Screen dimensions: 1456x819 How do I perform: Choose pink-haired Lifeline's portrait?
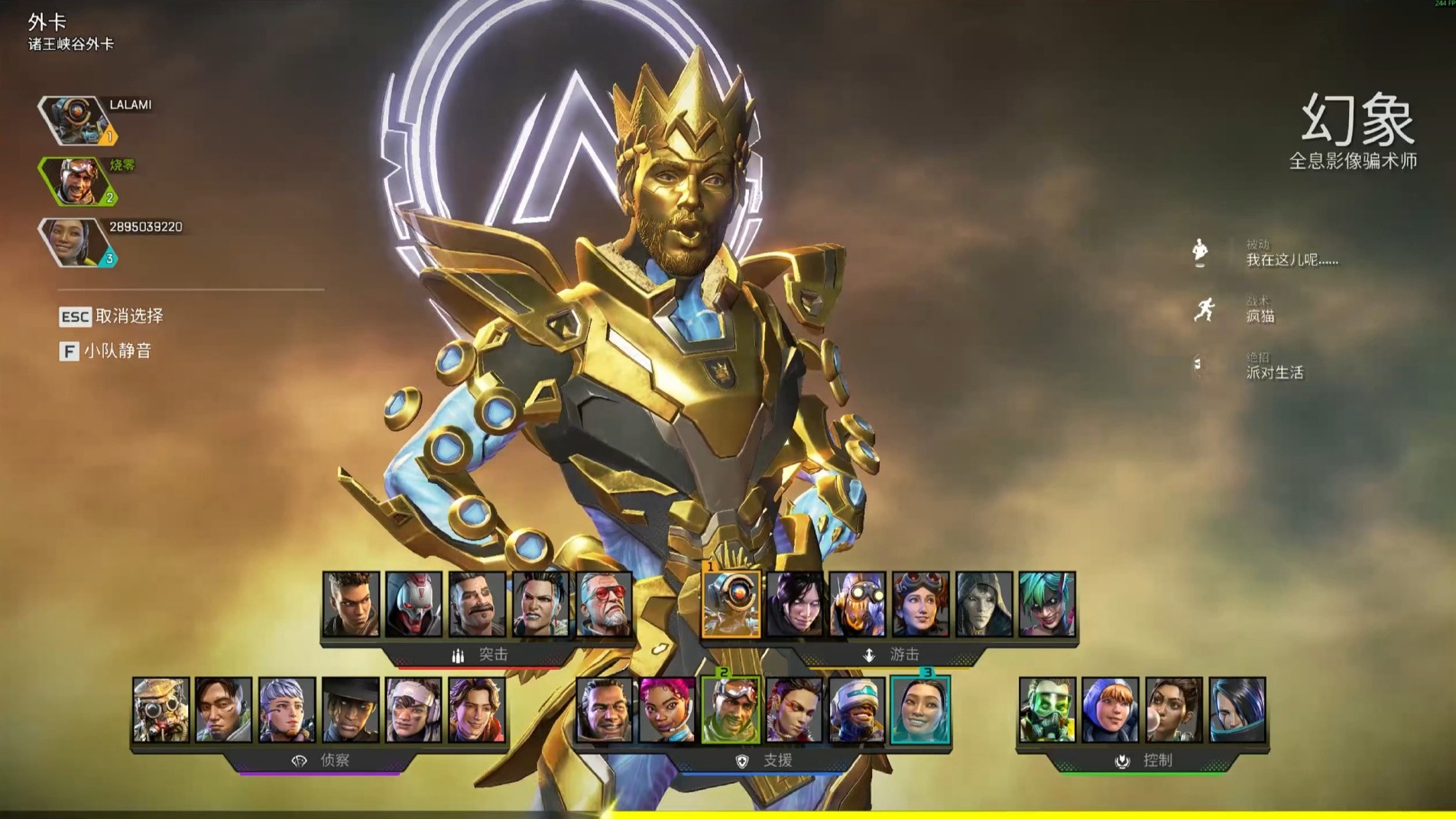pyautogui.click(x=667, y=710)
